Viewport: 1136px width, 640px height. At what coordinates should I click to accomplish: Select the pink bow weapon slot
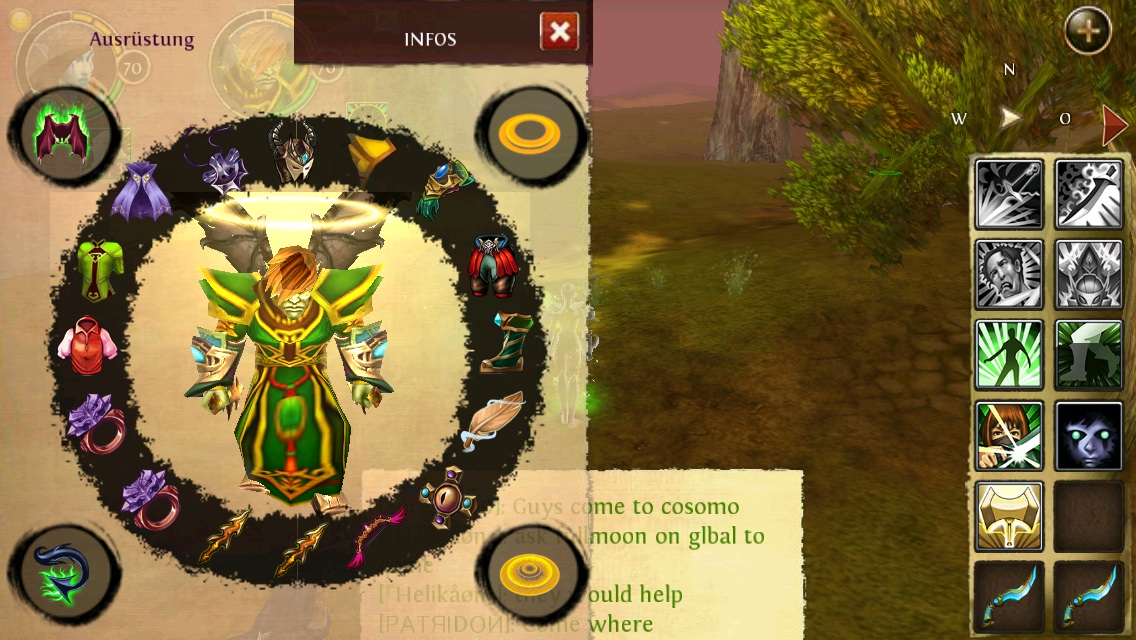(x=375, y=535)
